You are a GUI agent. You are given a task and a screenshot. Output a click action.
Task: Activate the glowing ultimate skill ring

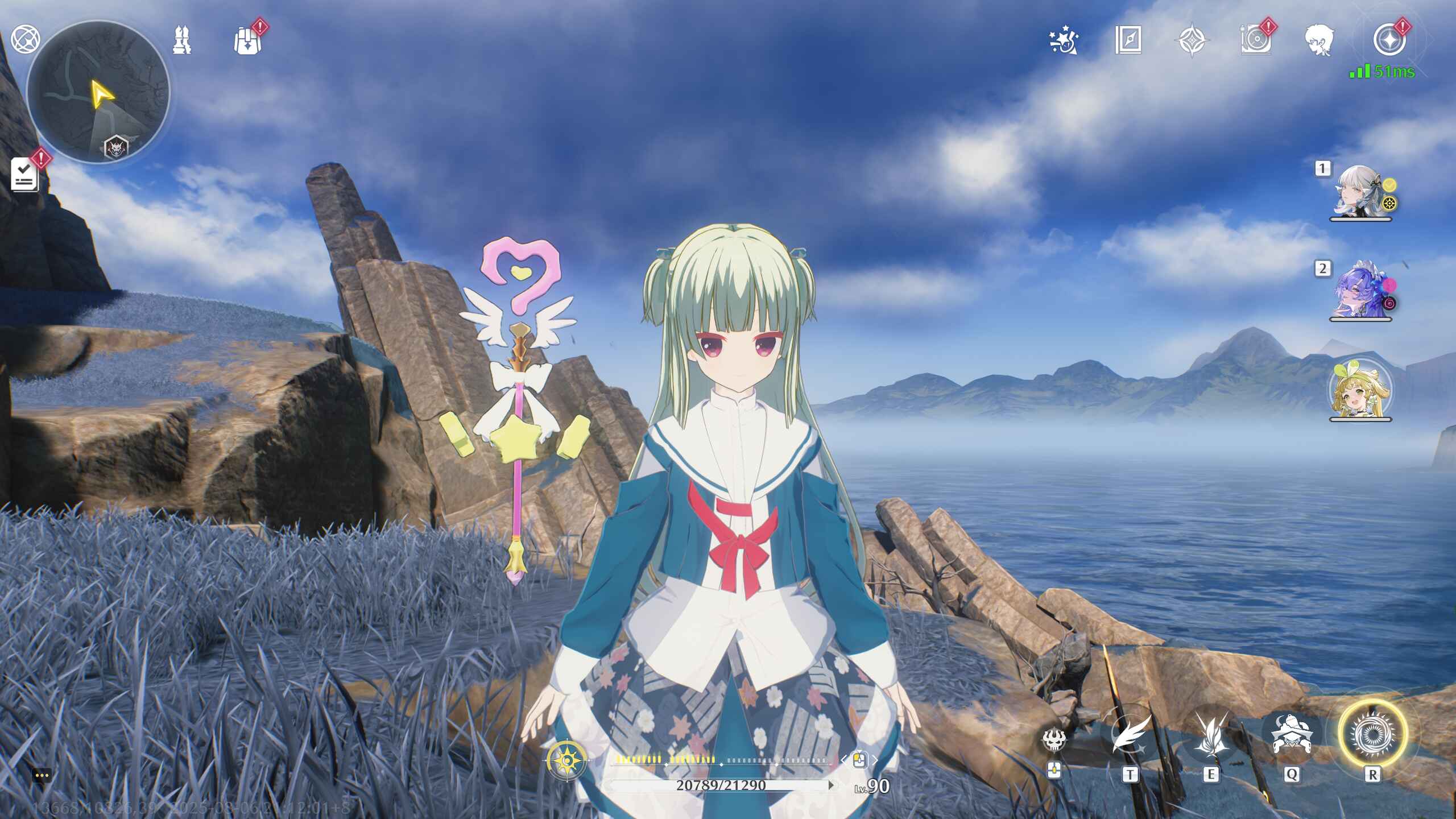(x=1372, y=733)
